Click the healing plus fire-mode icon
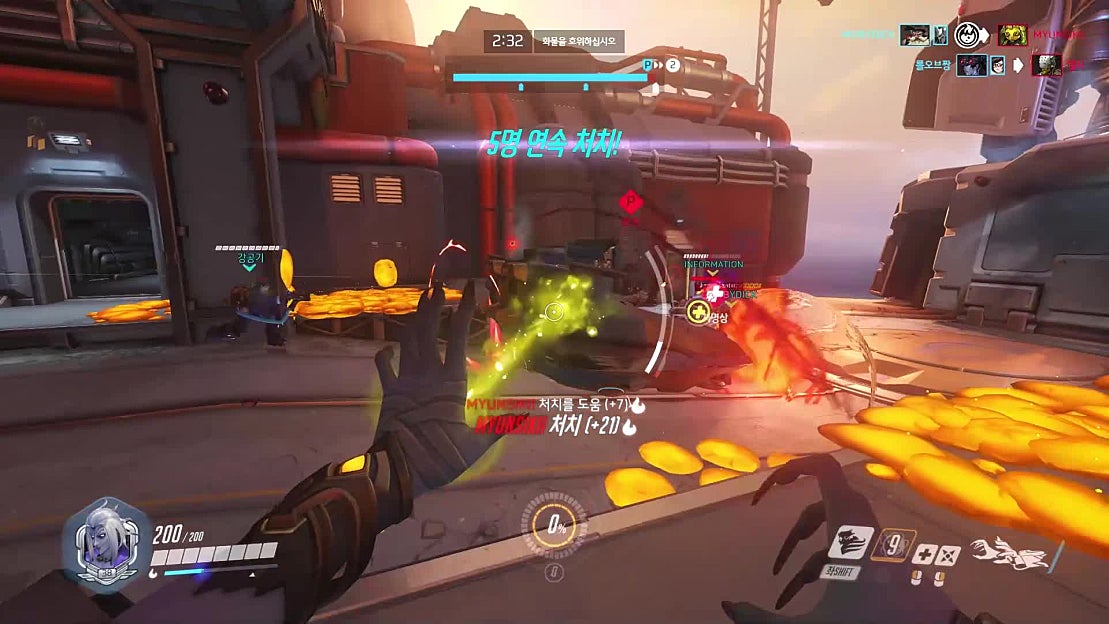Image resolution: width=1109 pixels, height=624 pixels. point(924,555)
